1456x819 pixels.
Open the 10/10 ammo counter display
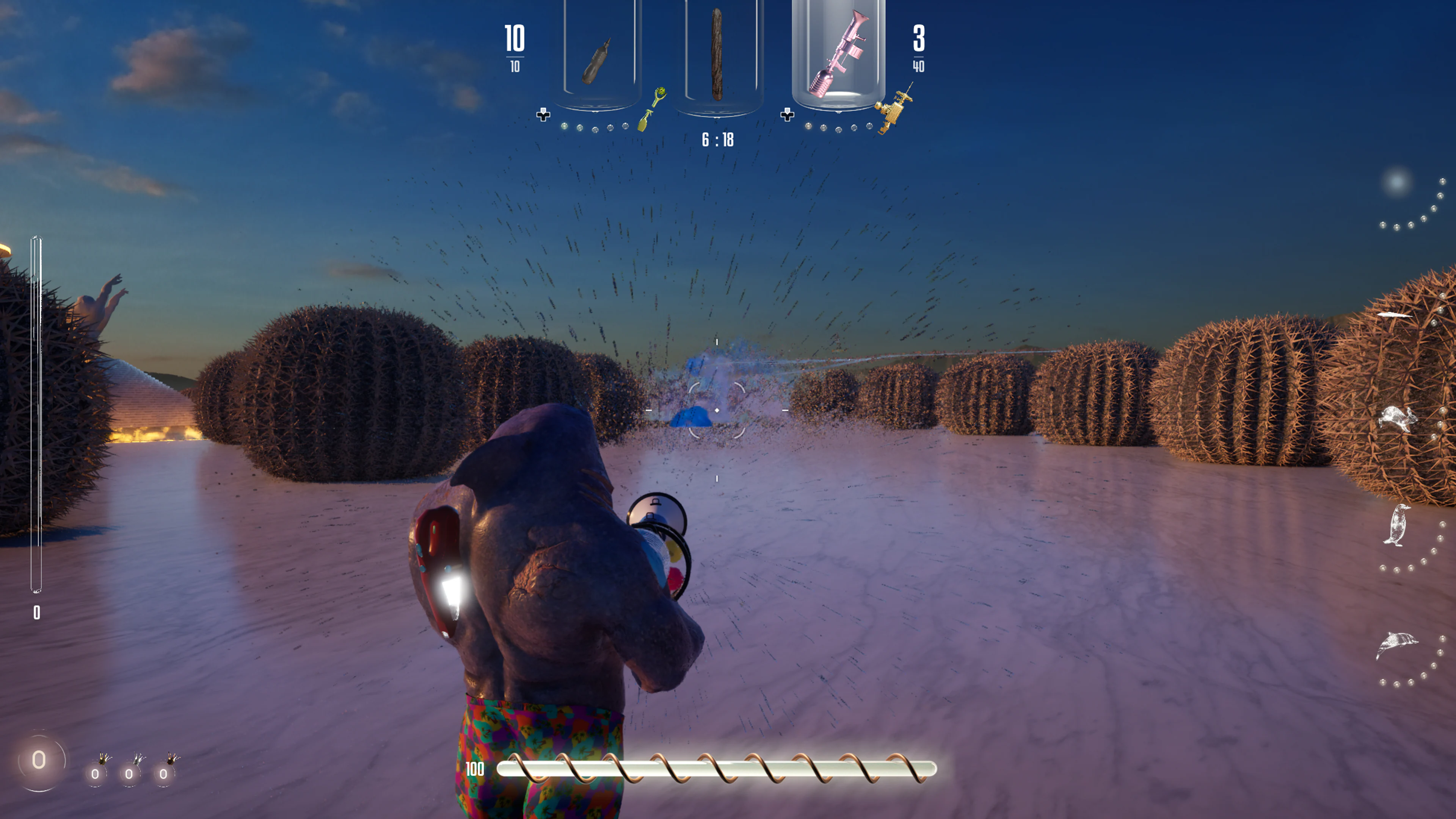(516, 48)
